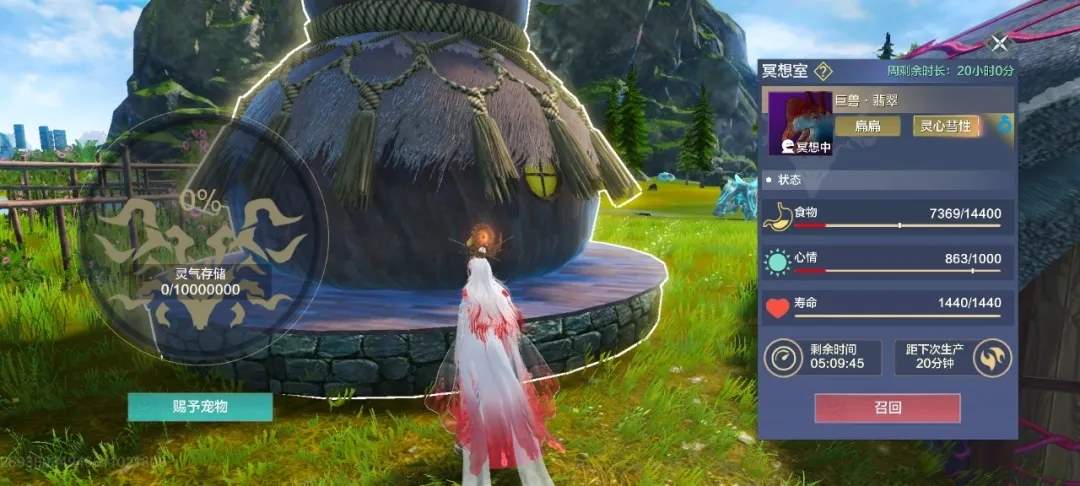Click the 召回 recall button
1080x486 pixels.
point(887,408)
